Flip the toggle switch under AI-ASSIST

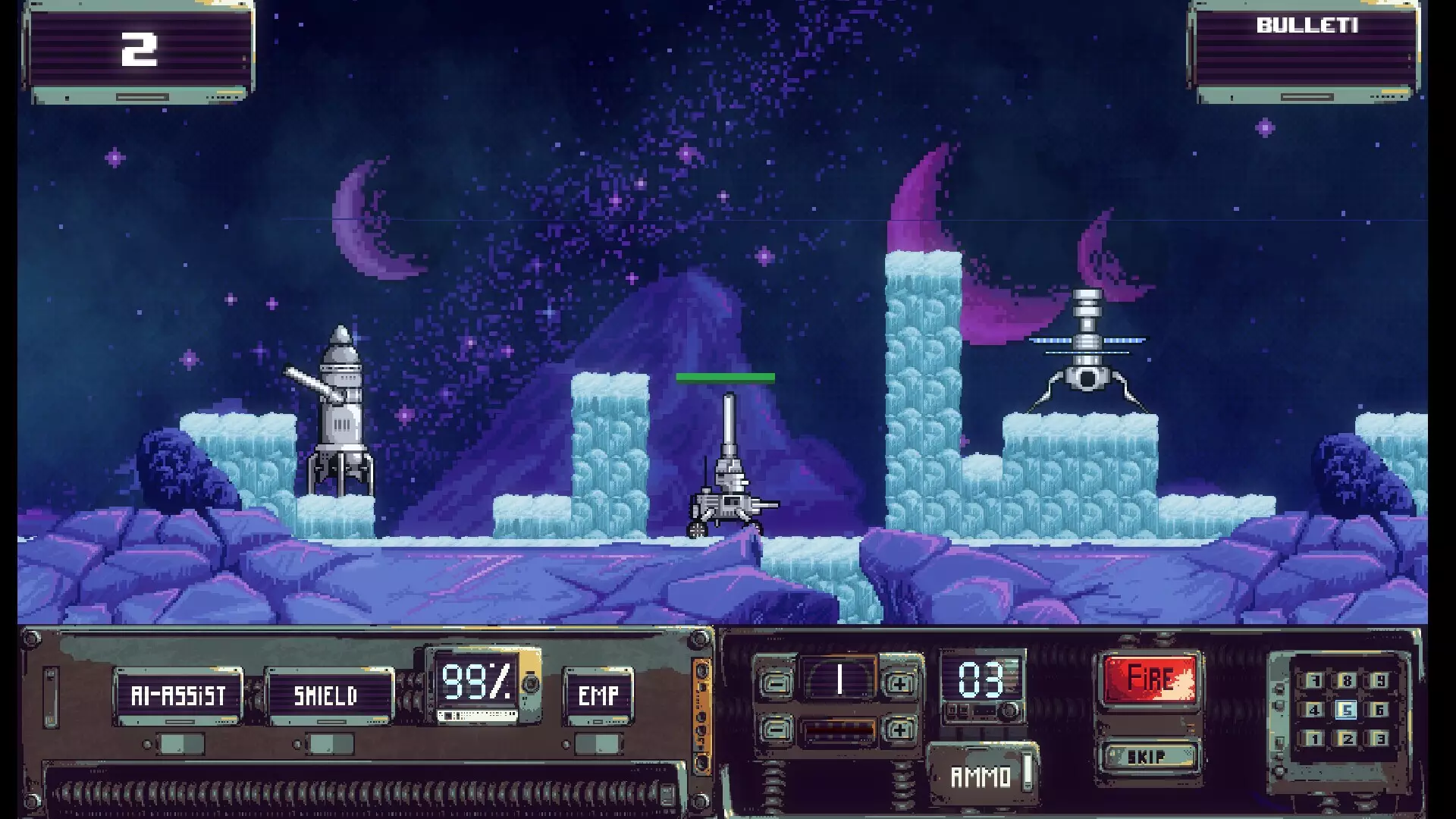(180, 744)
